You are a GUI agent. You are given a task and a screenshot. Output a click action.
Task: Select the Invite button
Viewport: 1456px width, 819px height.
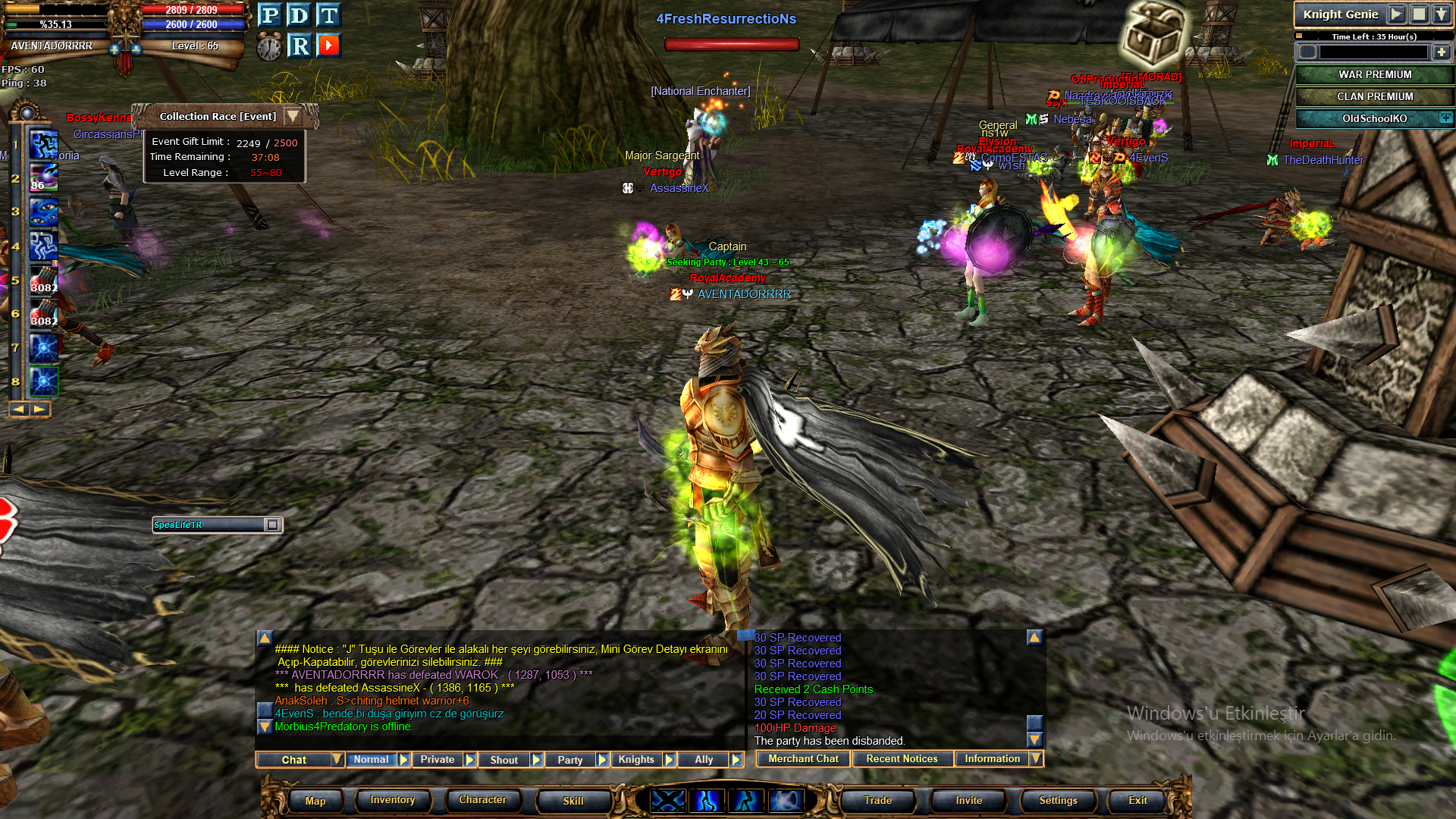pos(968,801)
